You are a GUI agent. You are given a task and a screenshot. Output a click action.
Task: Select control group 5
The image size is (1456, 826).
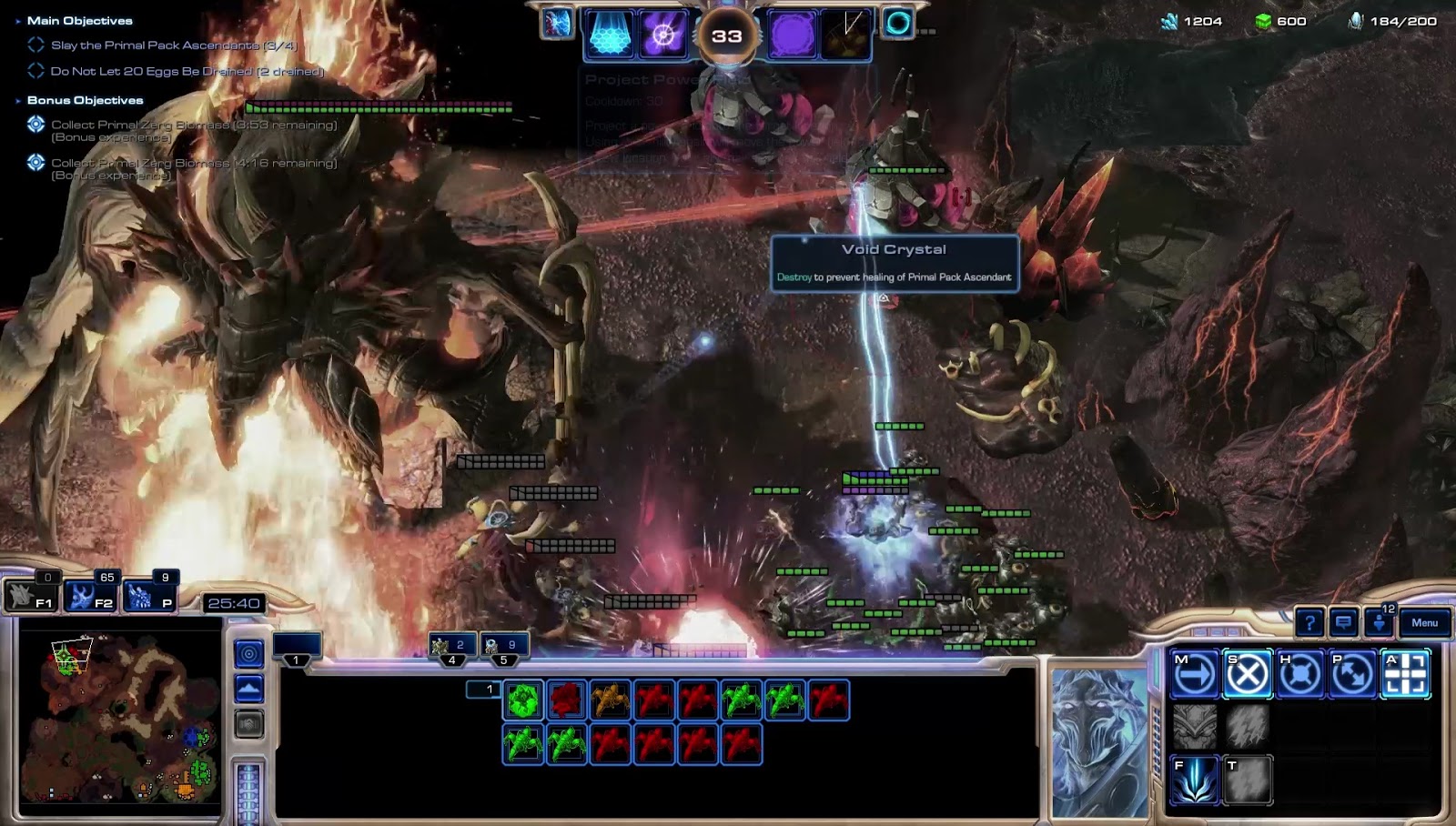tap(503, 647)
